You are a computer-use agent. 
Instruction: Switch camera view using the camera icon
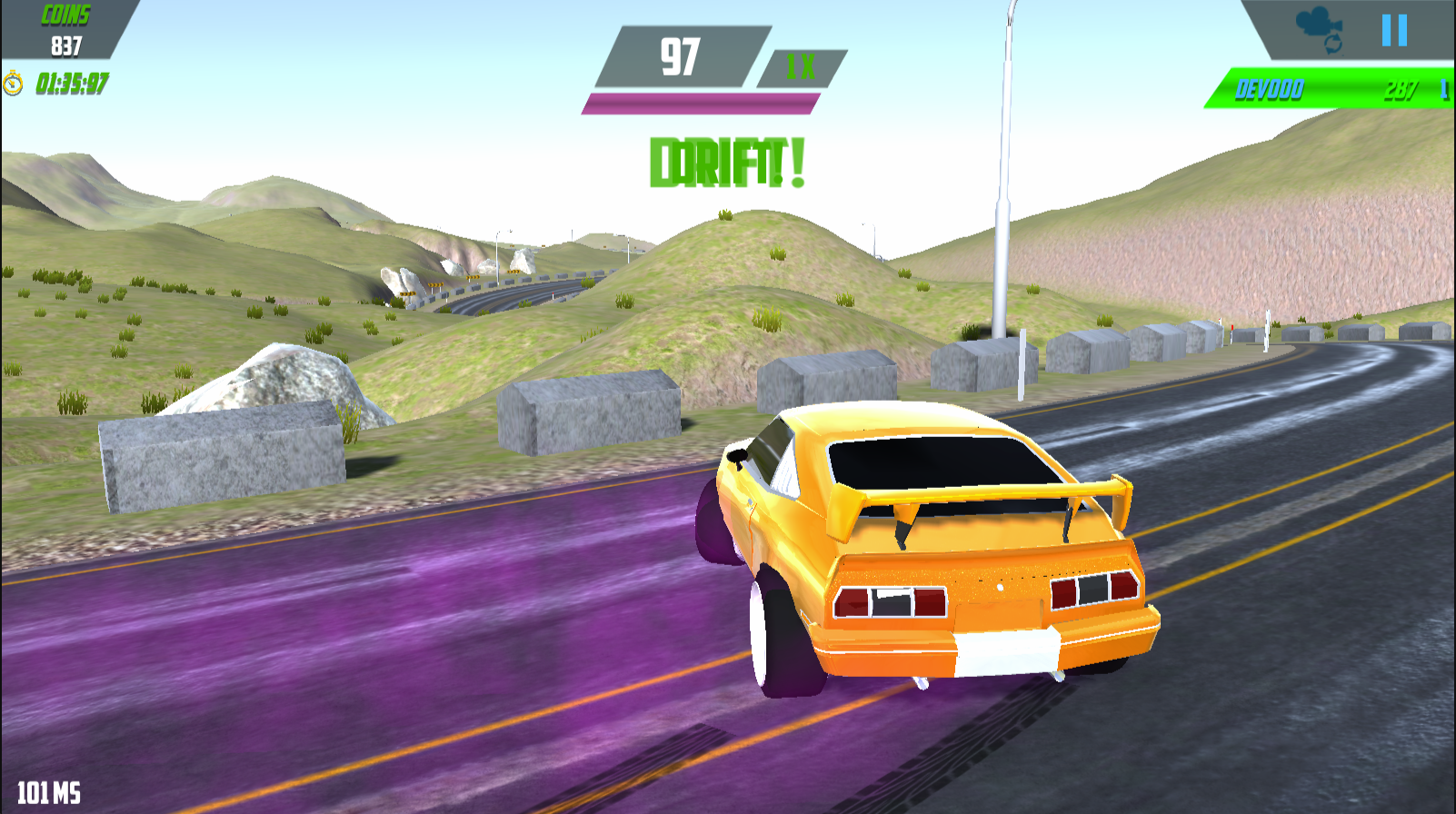tap(1321, 30)
